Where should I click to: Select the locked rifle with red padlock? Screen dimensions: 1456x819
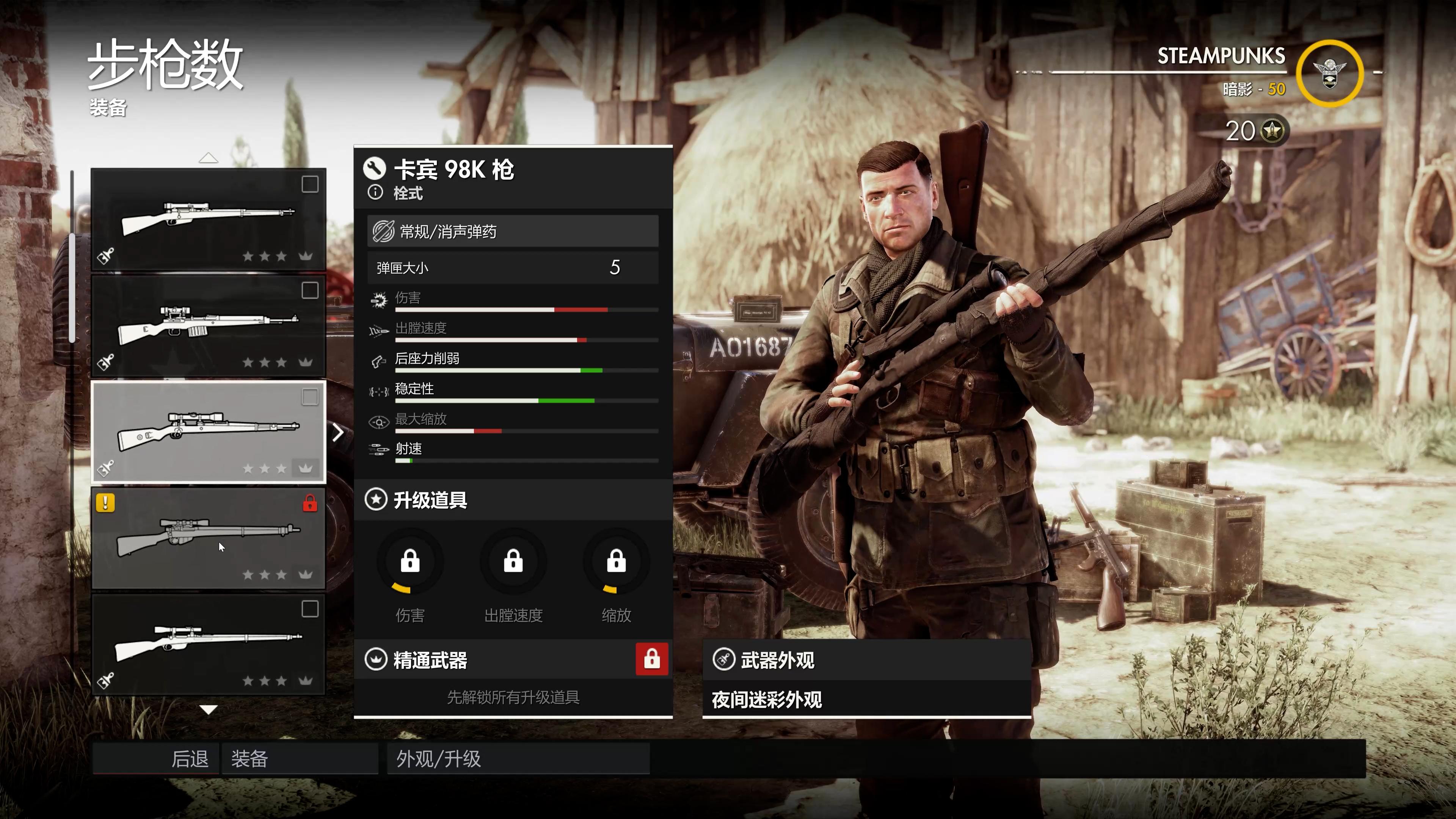208,538
